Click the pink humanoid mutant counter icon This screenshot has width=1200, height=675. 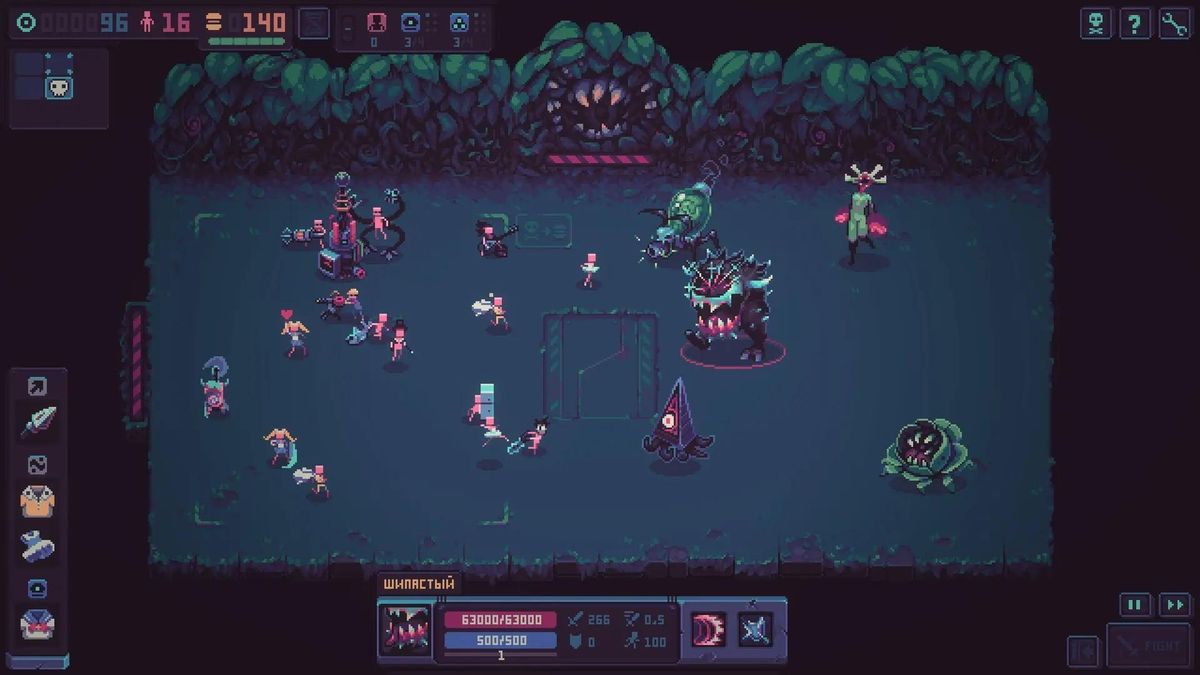377,23
